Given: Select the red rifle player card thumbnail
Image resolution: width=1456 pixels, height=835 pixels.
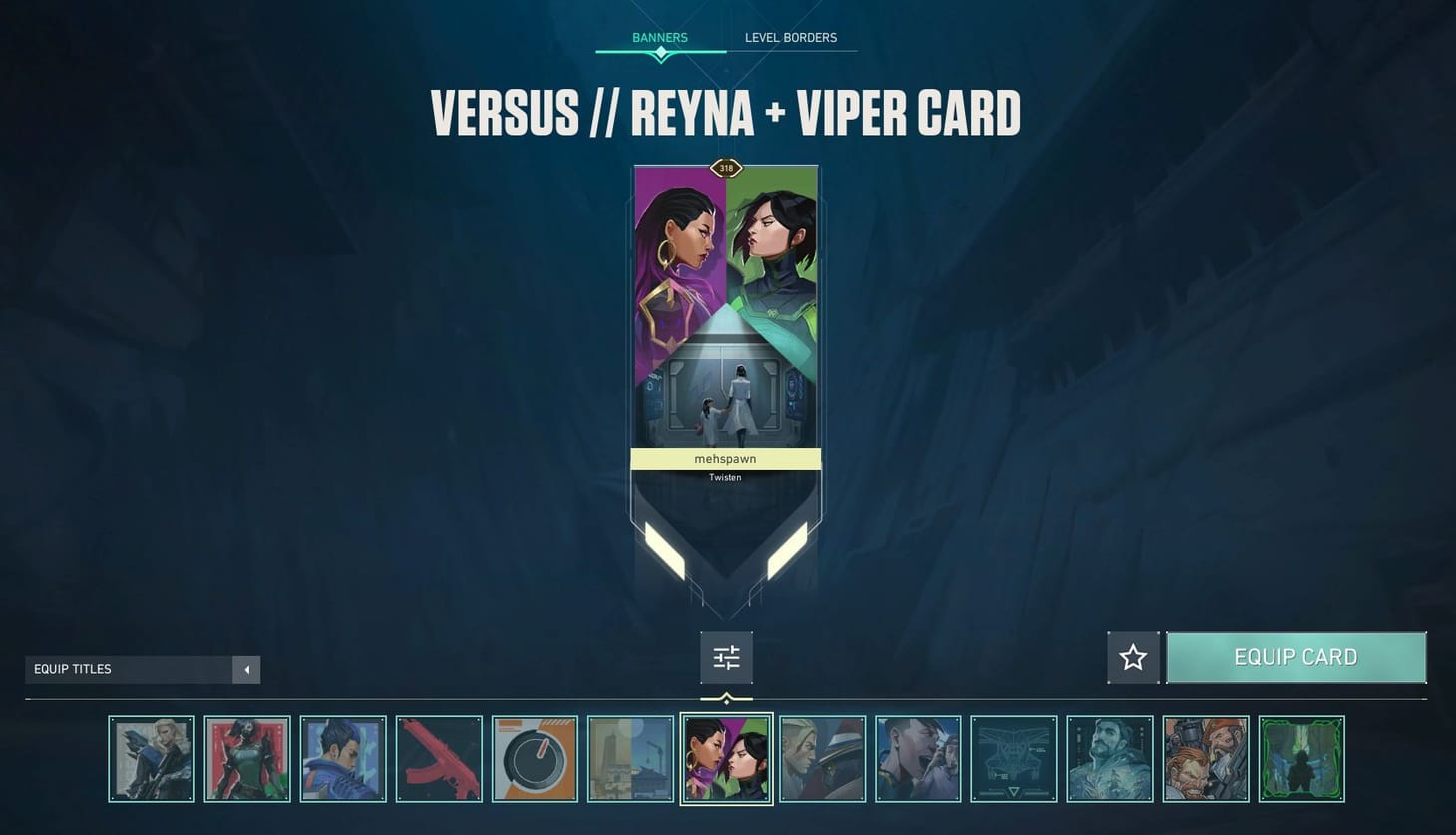Looking at the screenshot, I should pyautogui.click(x=439, y=758).
